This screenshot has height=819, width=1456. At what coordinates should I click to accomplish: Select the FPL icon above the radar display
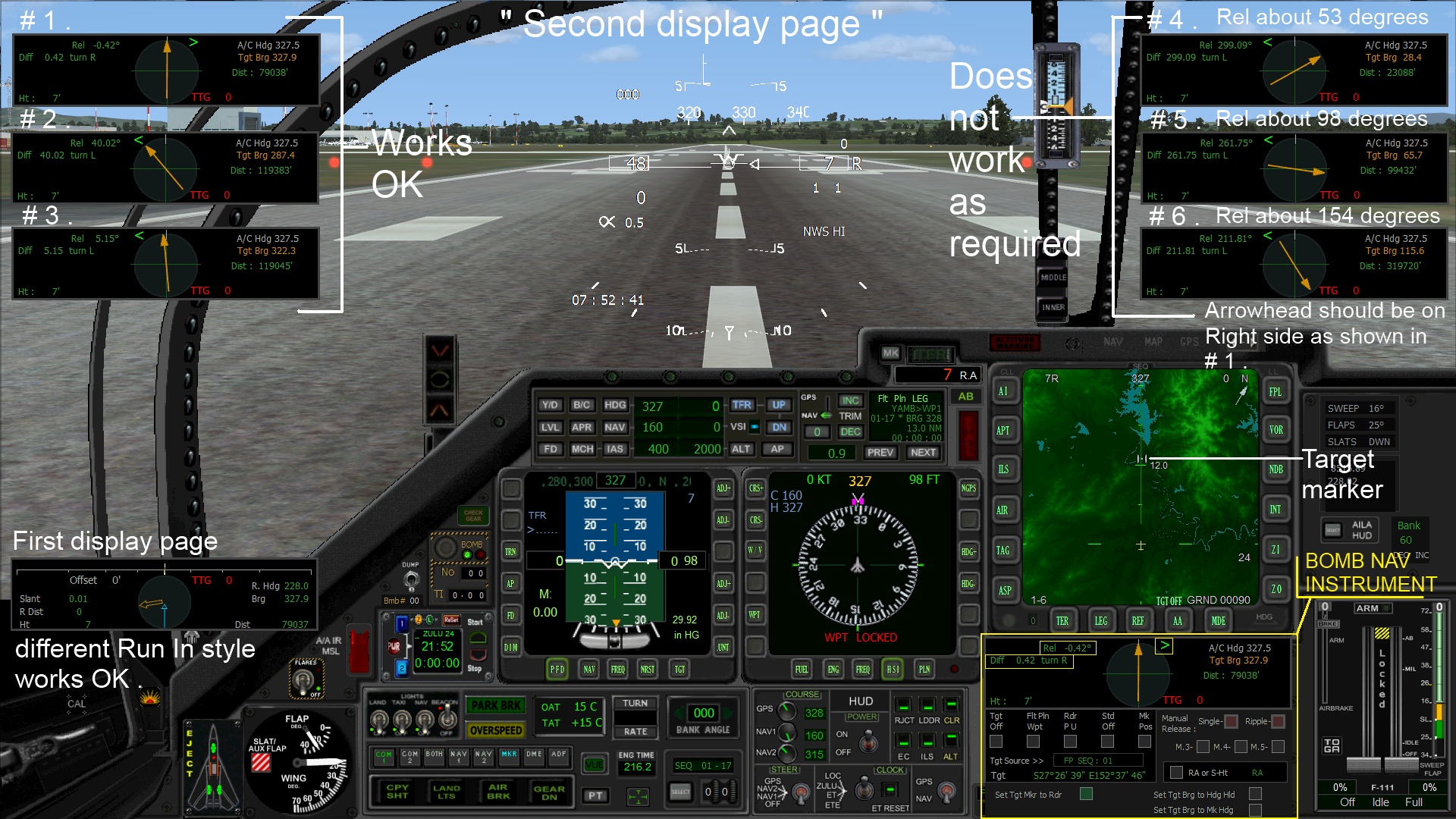pyautogui.click(x=1276, y=391)
